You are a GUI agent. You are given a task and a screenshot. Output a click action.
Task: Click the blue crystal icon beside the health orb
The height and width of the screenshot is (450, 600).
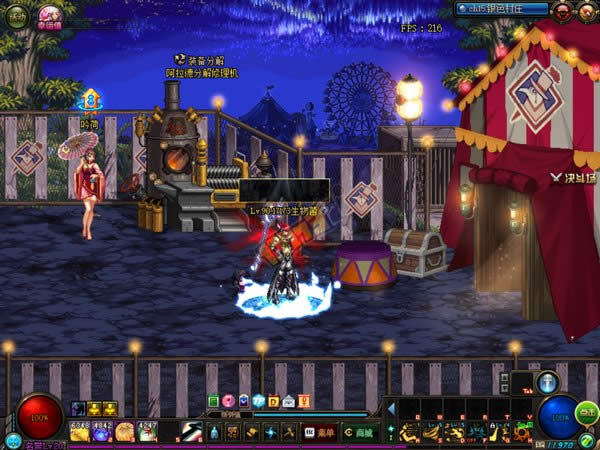pos(13,441)
